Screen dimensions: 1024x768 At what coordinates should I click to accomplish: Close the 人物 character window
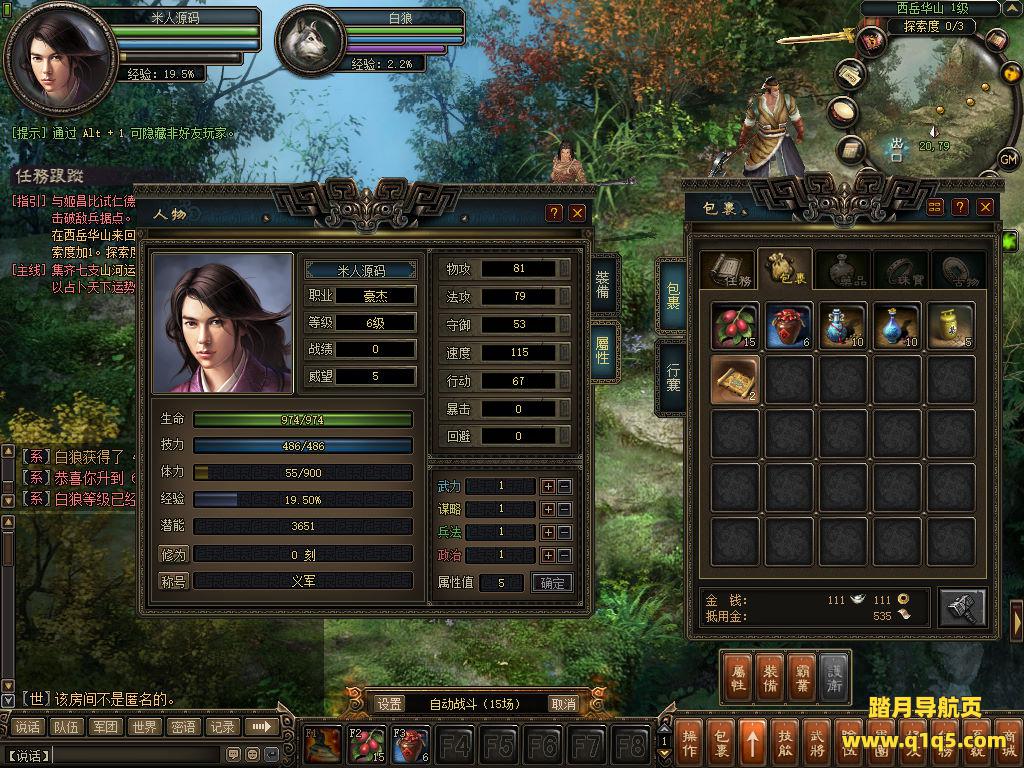pos(577,213)
